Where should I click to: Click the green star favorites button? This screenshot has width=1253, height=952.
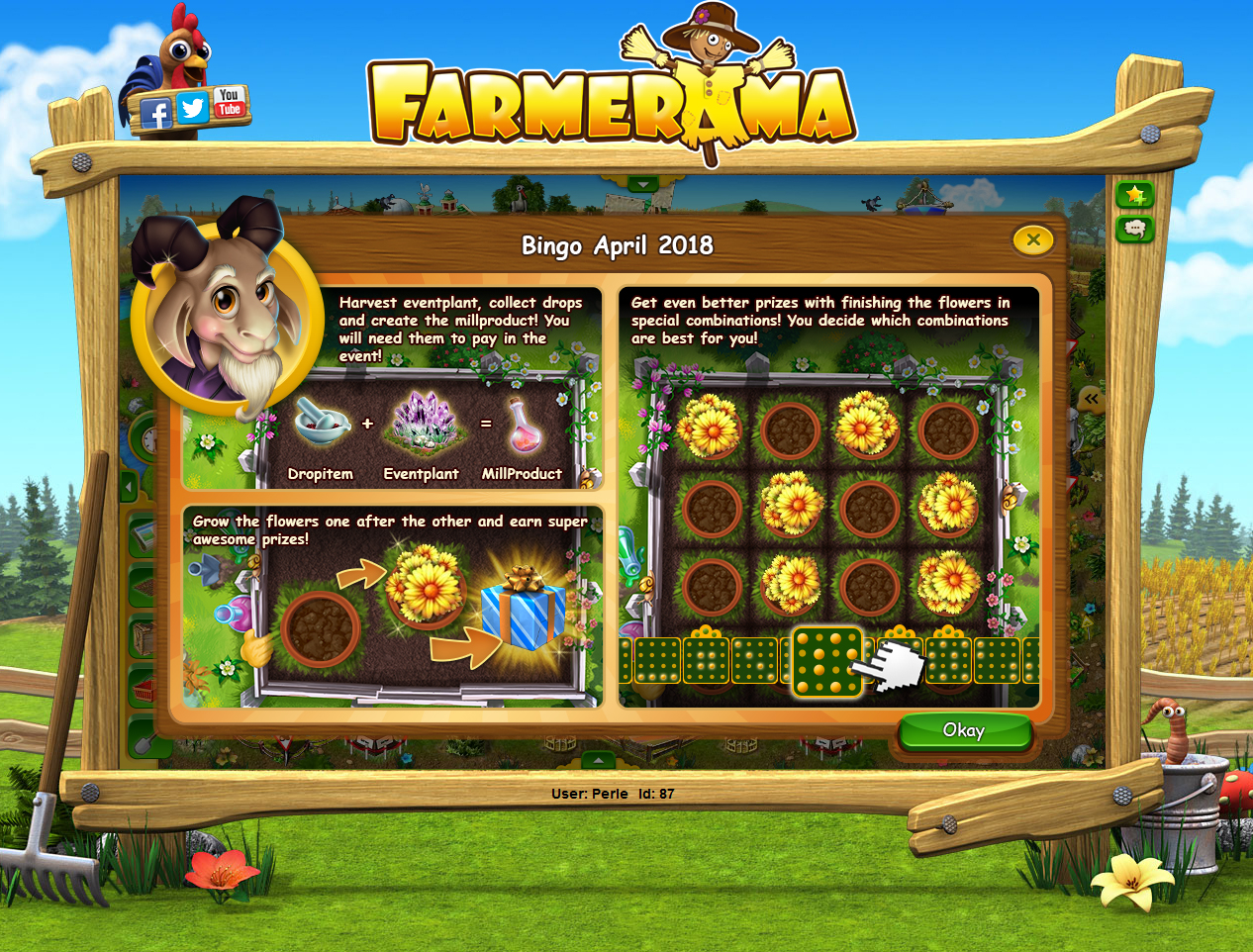tap(1134, 195)
